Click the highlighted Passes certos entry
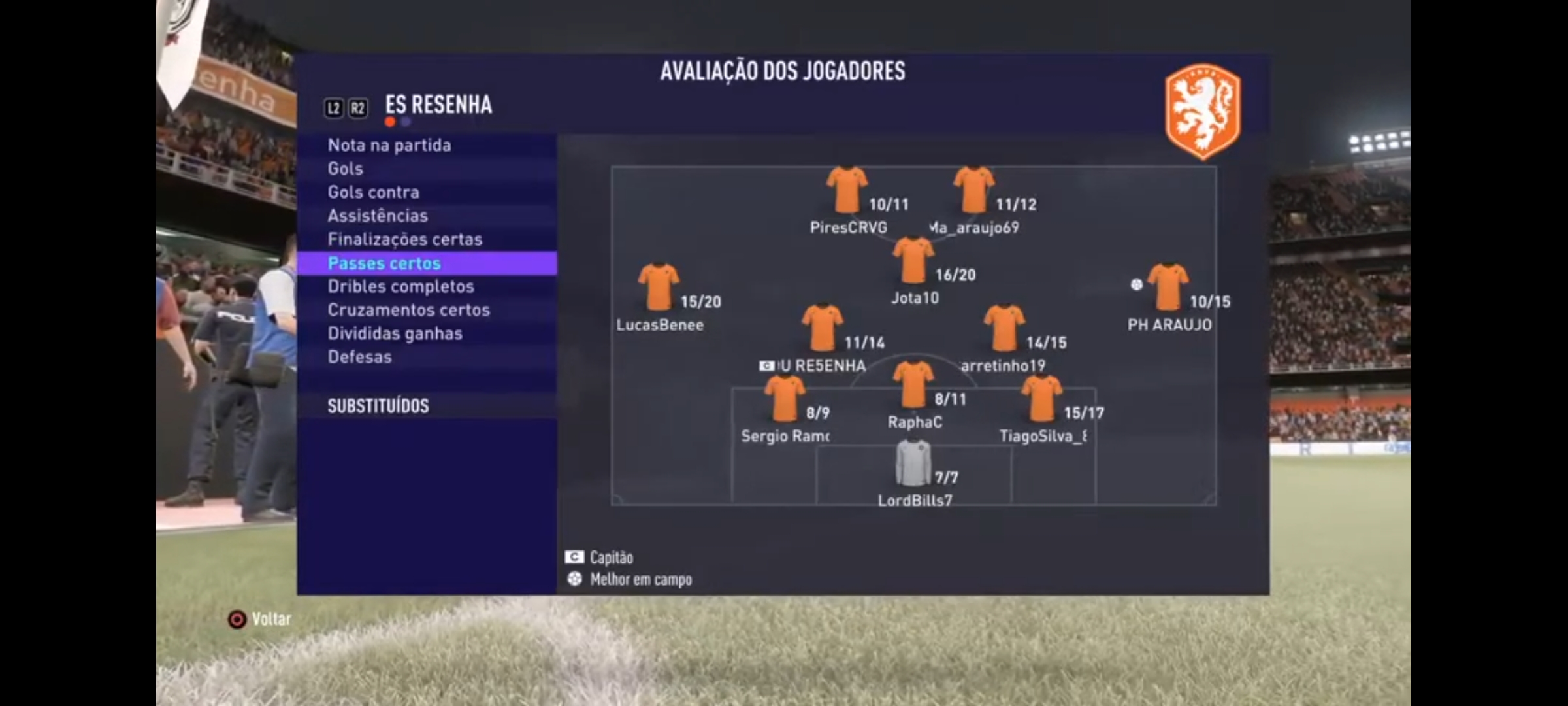 point(385,263)
